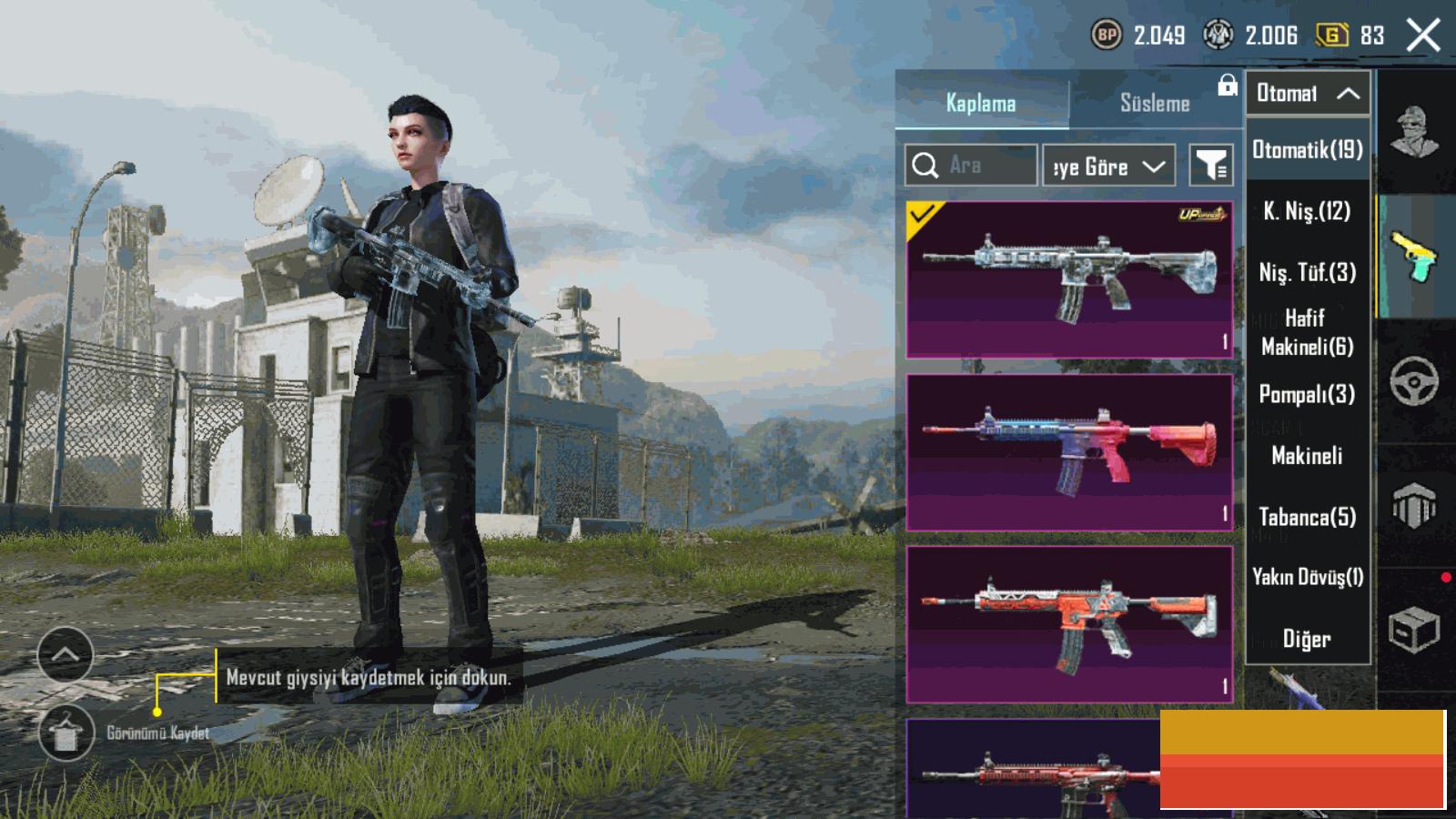Open the filter funnel button
The height and width of the screenshot is (819, 1456).
1211,166
